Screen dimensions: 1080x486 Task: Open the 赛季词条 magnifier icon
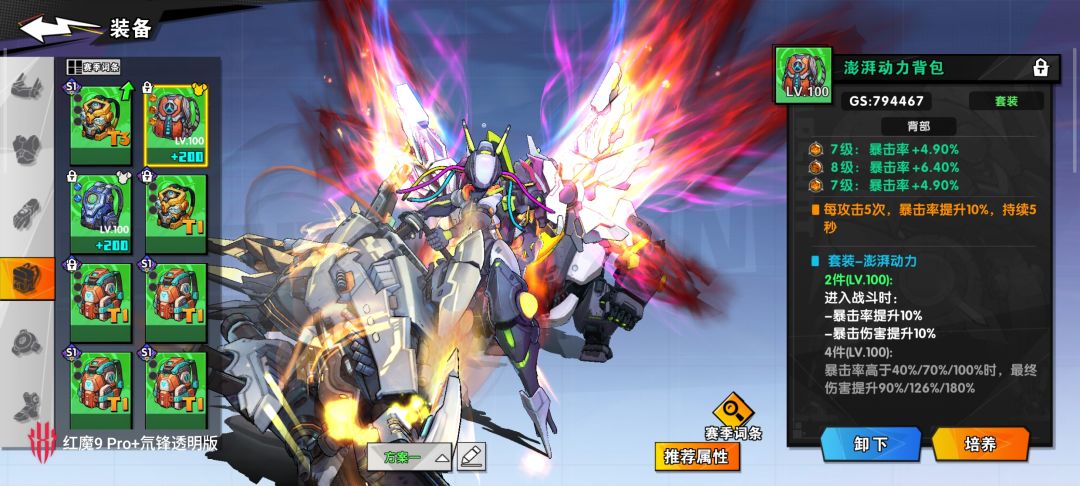(x=734, y=408)
